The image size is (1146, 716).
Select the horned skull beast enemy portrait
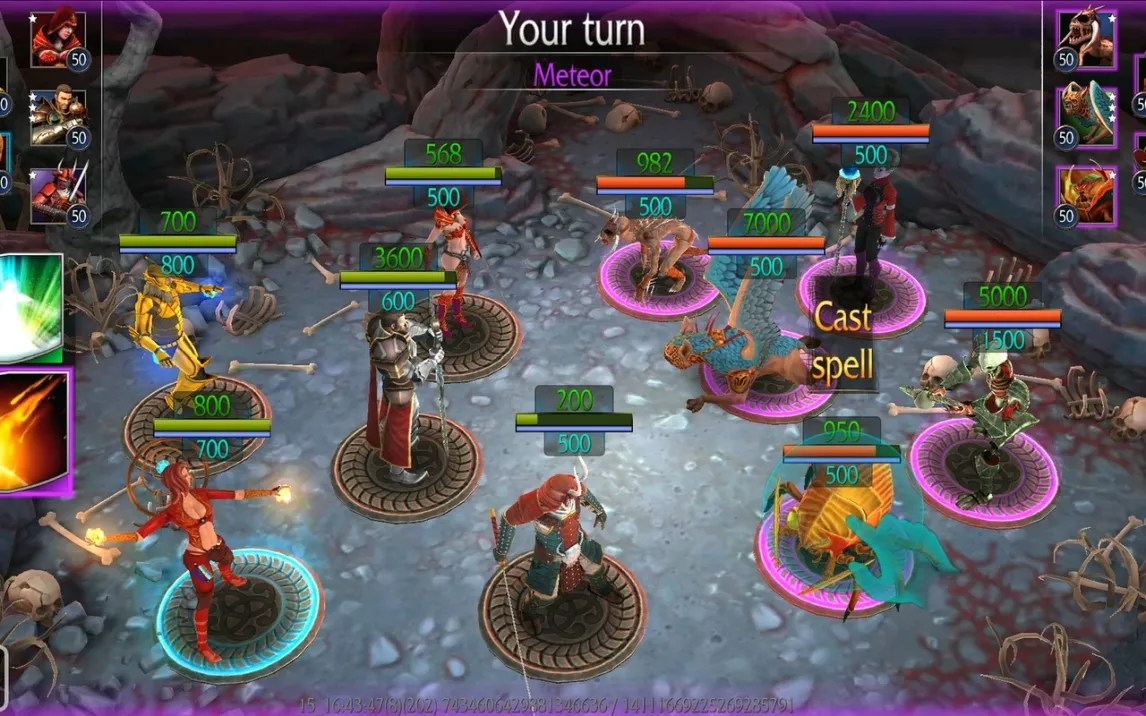point(1086,39)
